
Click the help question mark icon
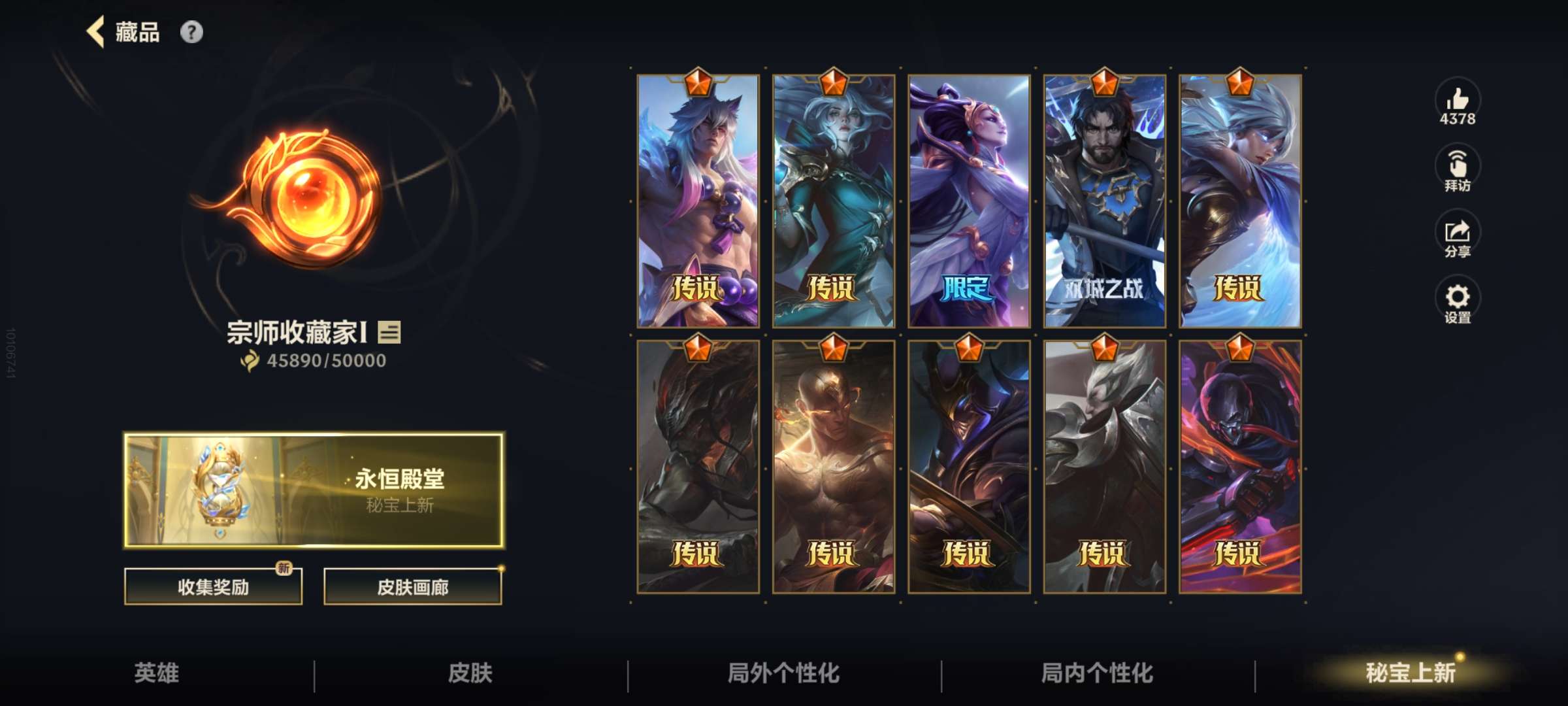[x=191, y=31]
